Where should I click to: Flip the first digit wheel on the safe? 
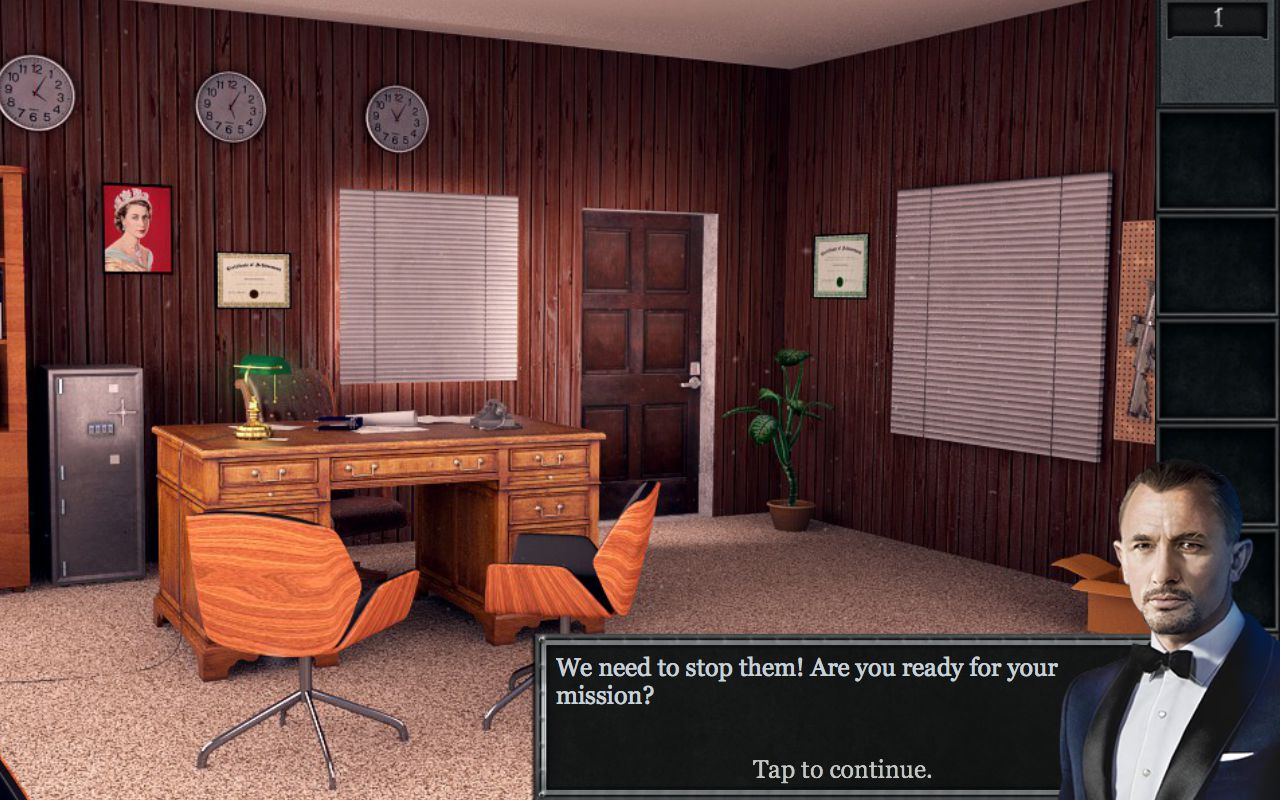(x=92, y=428)
